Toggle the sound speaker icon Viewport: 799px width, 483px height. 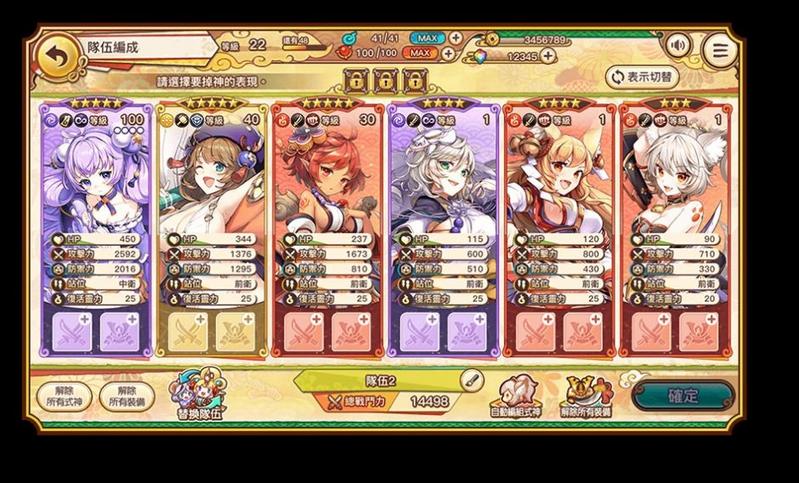coord(679,45)
